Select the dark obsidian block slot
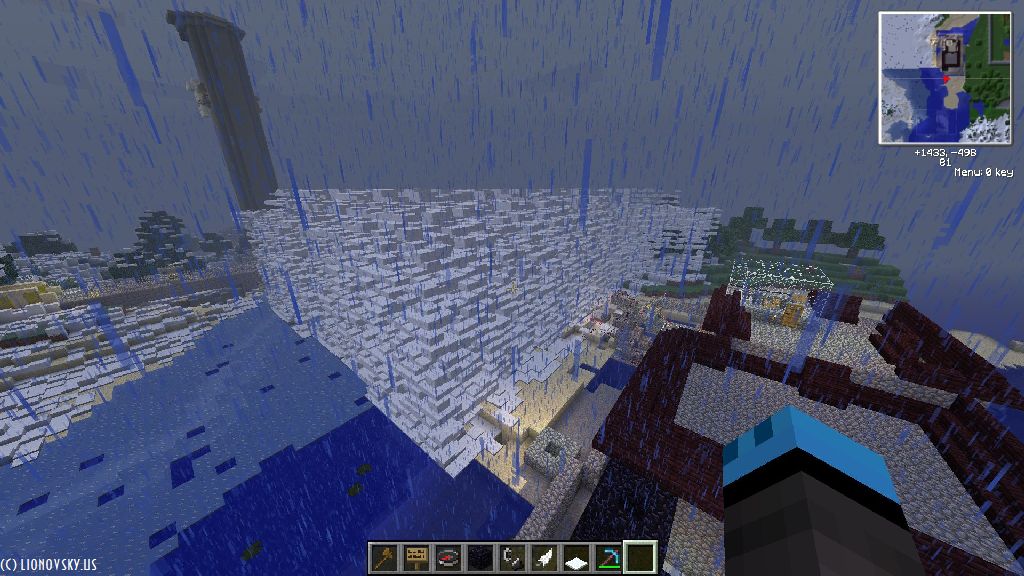 tap(479, 557)
